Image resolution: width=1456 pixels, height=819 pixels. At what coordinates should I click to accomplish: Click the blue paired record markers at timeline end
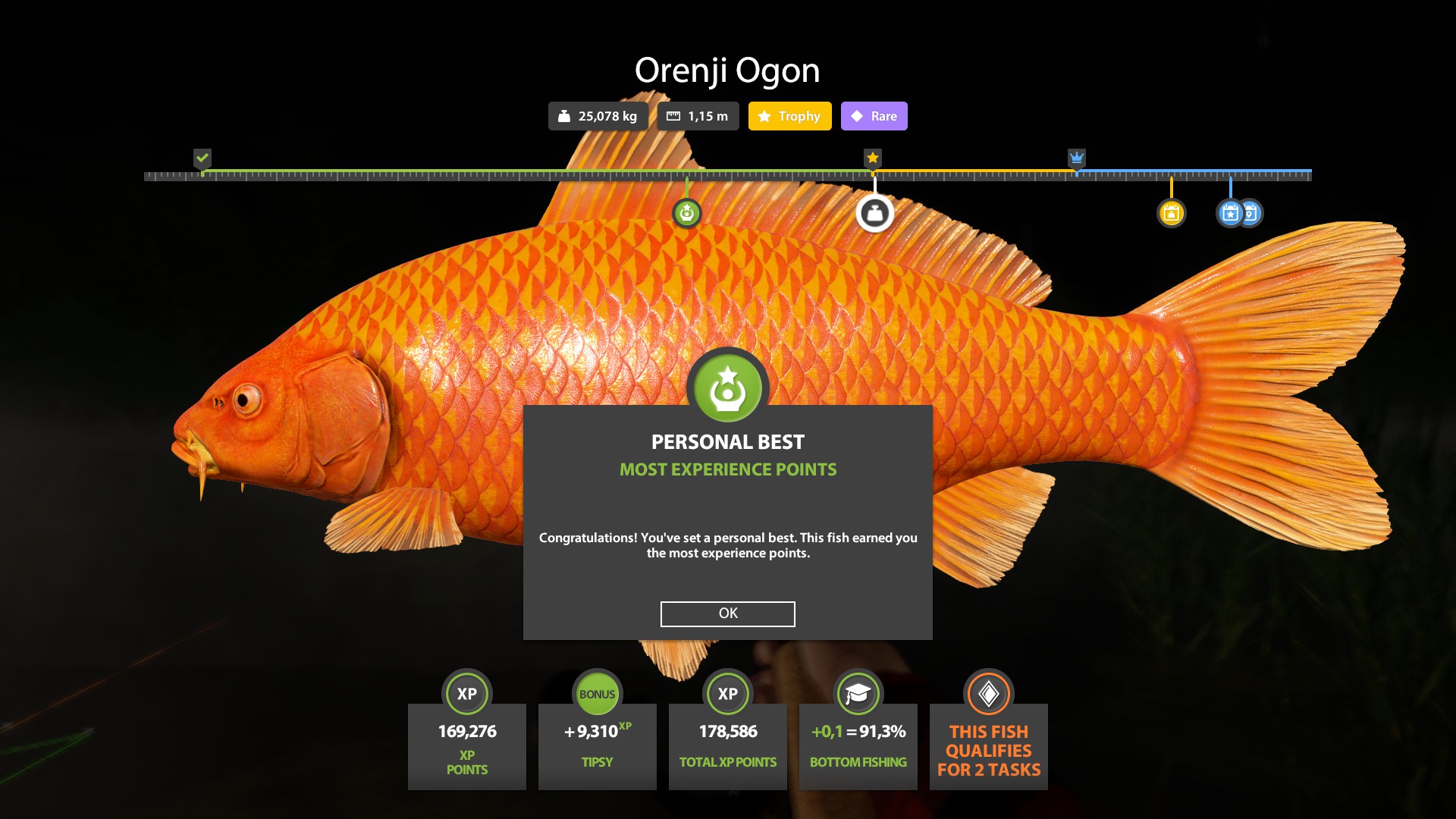(1238, 215)
